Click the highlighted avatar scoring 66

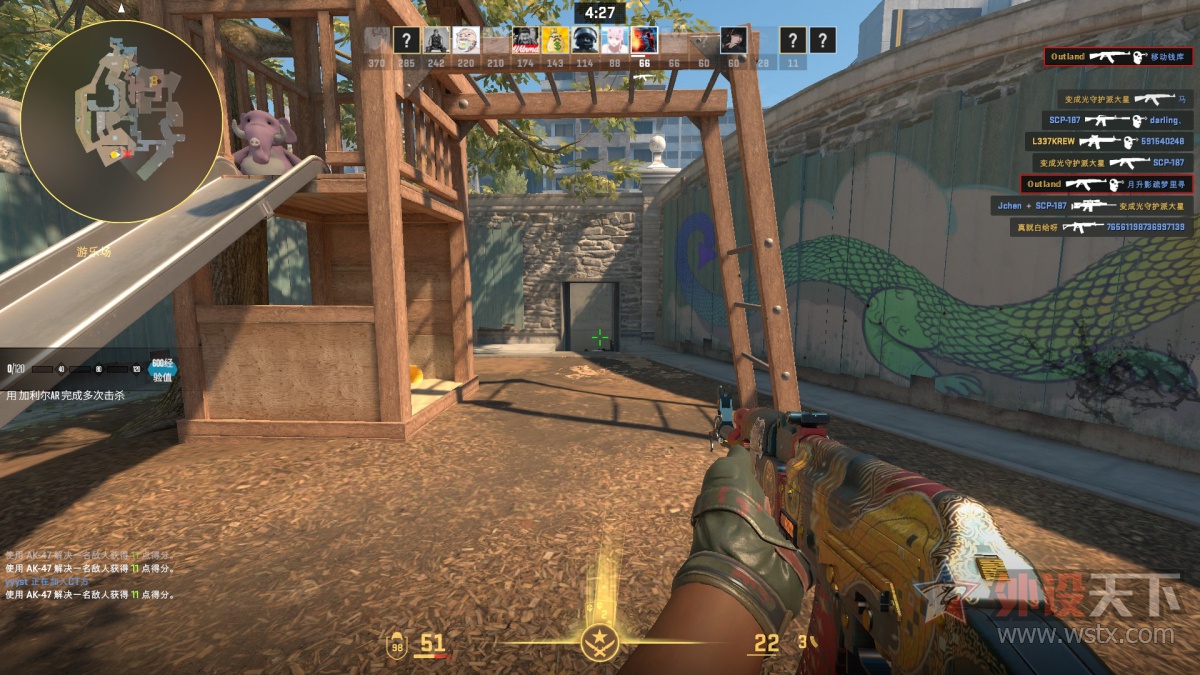point(644,40)
